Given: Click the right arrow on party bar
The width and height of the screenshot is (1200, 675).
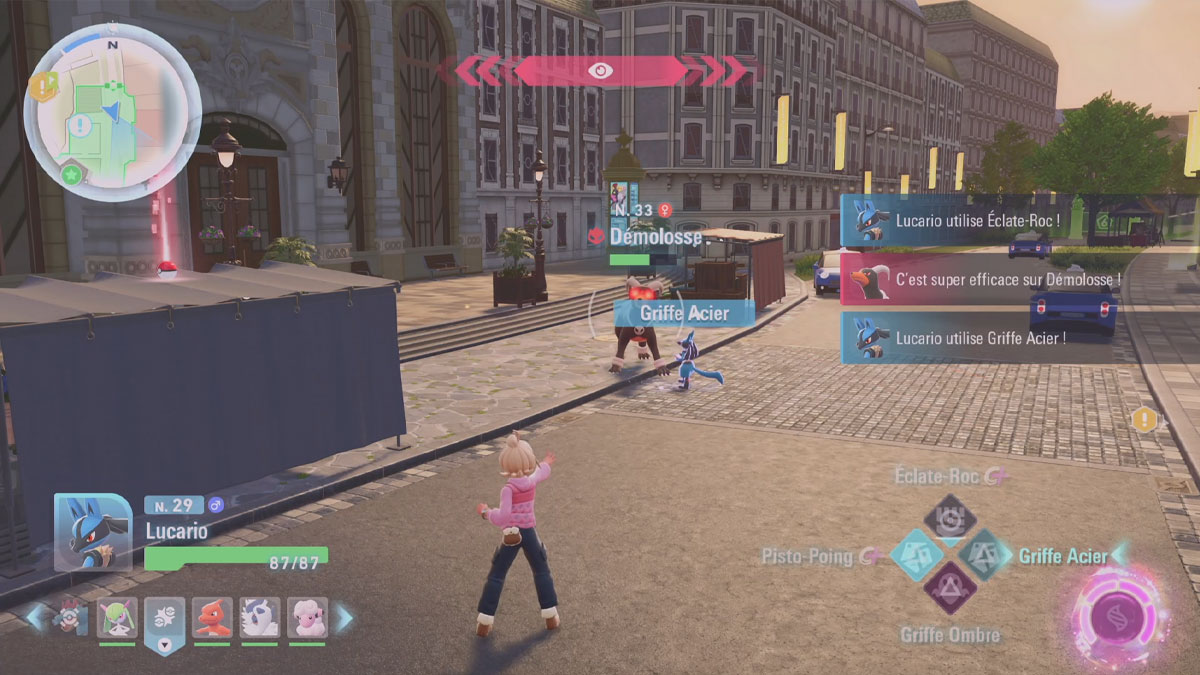Looking at the screenshot, I should pyautogui.click(x=344, y=618).
